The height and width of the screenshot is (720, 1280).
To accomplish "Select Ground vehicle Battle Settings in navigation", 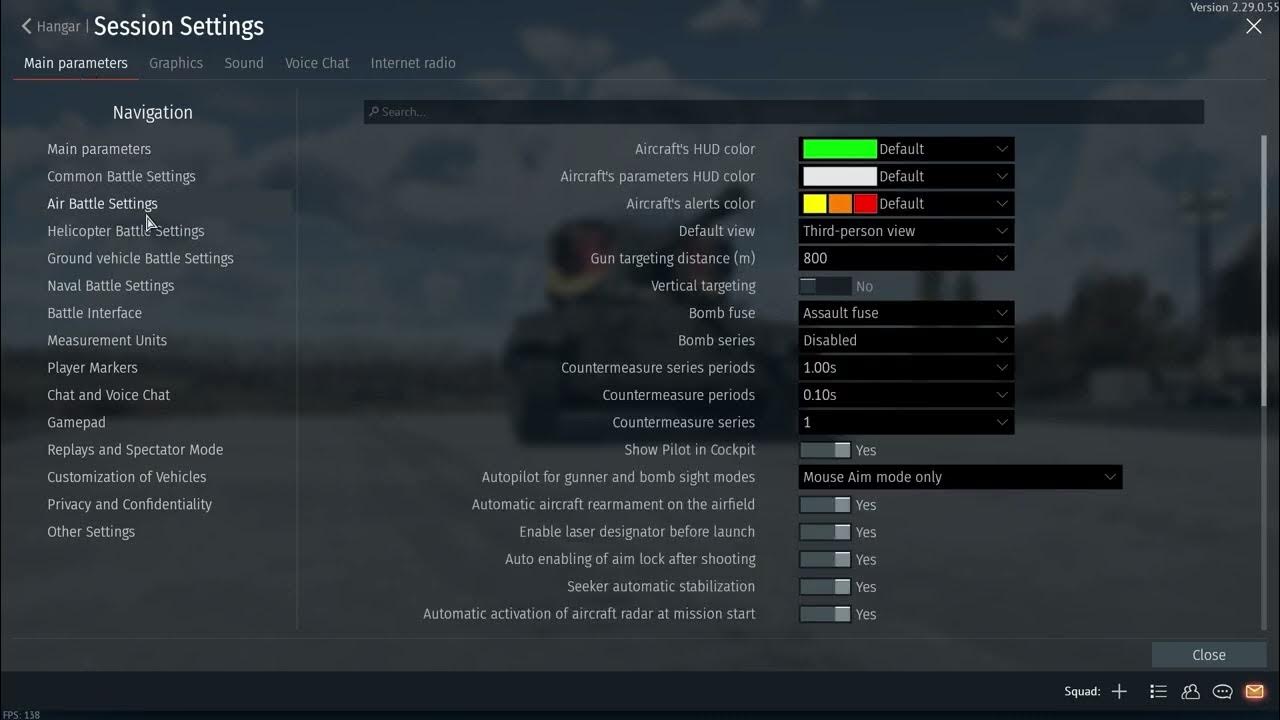I will pyautogui.click(x=140, y=258).
